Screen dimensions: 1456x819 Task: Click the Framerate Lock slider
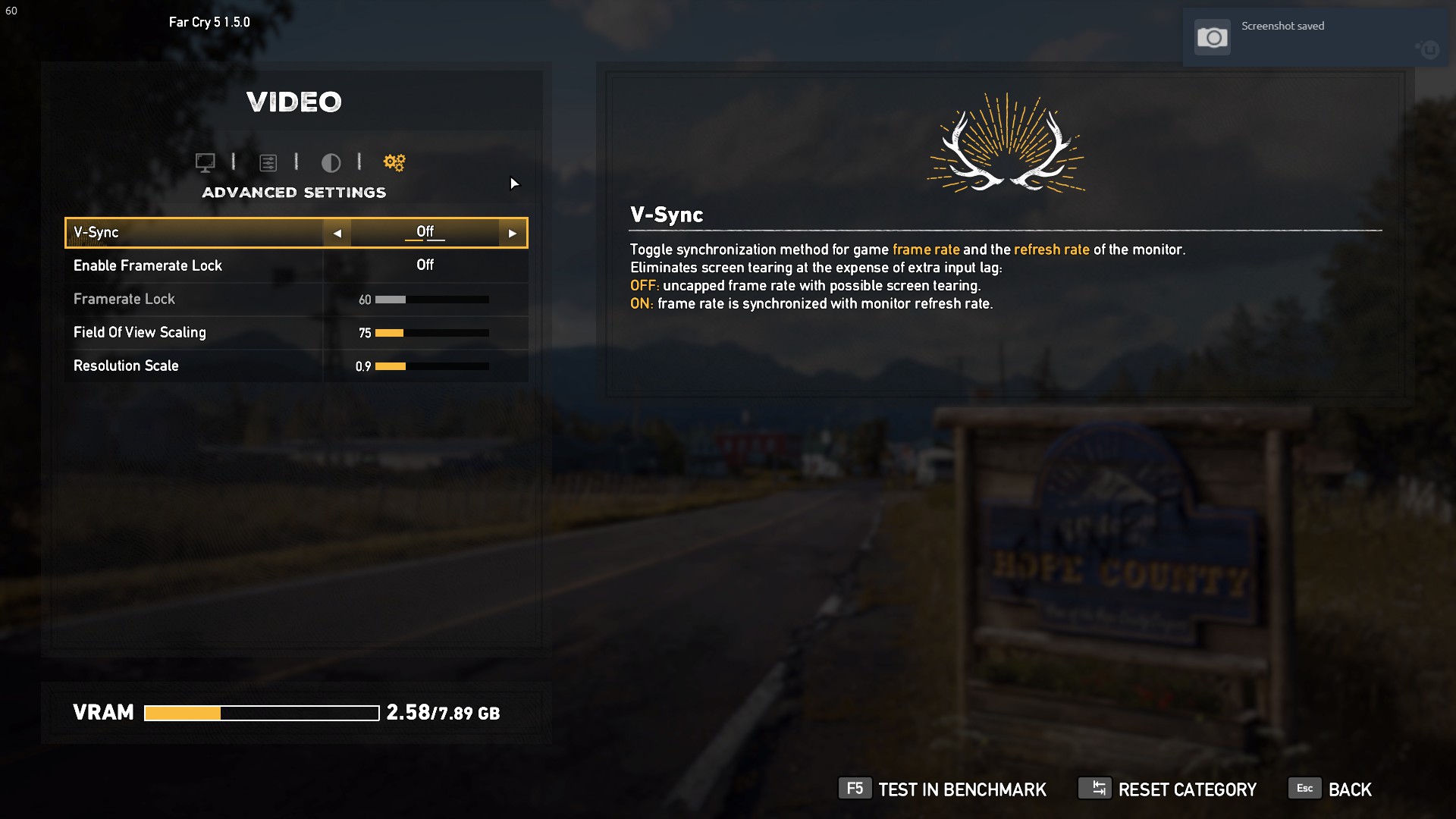(x=431, y=300)
